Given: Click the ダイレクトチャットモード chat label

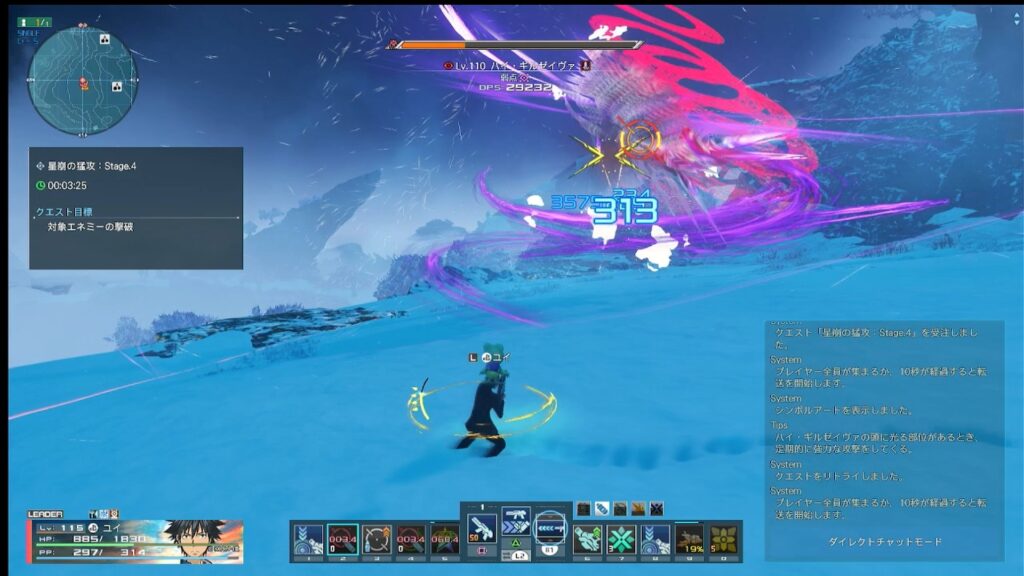Looking at the screenshot, I should coord(885,542).
